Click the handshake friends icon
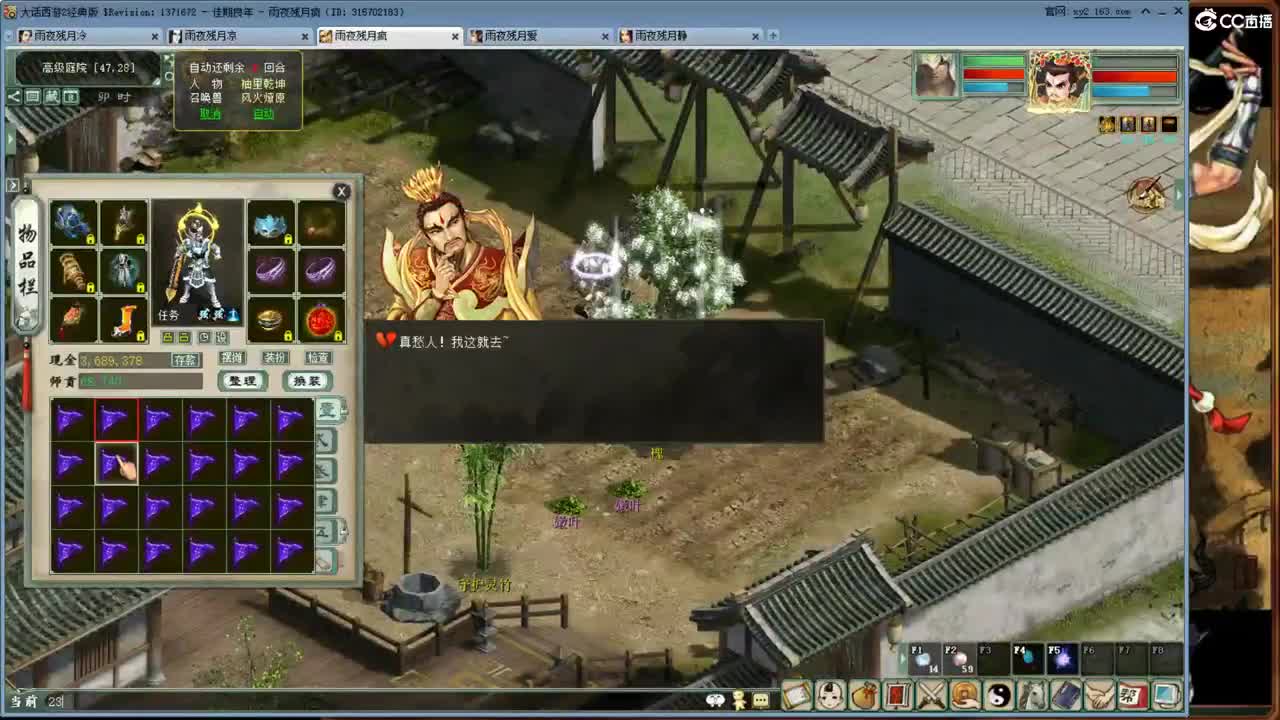The height and width of the screenshot is (720, 1280). [1100, 697]
